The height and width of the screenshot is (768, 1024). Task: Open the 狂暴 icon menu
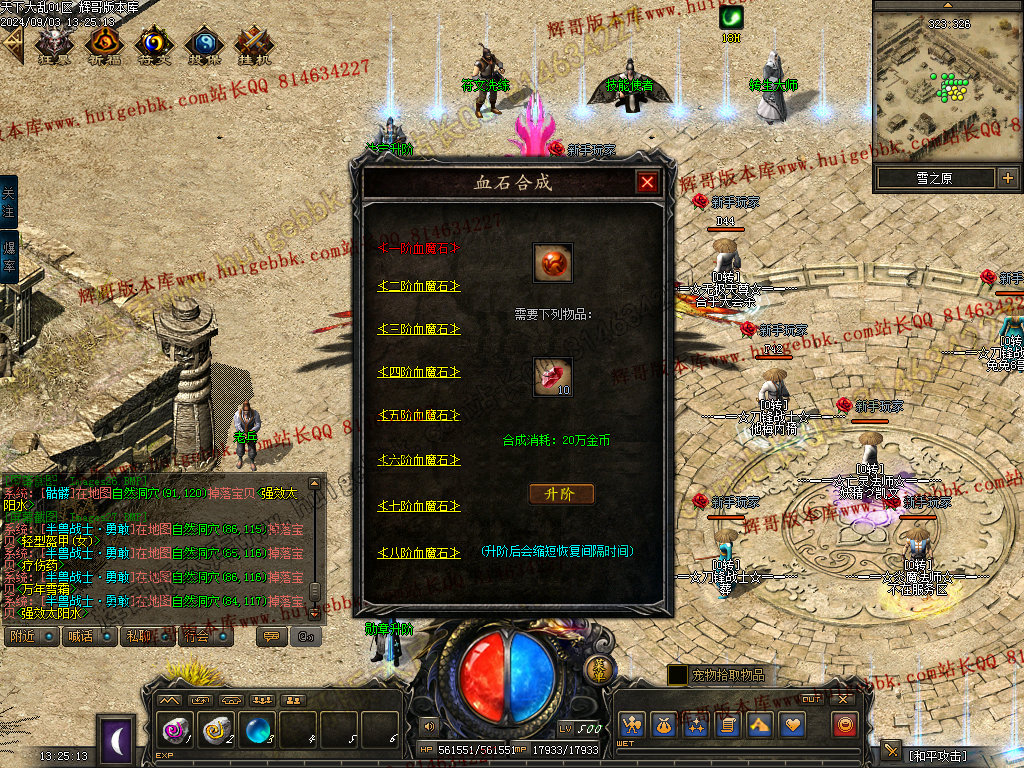[53, 44]
